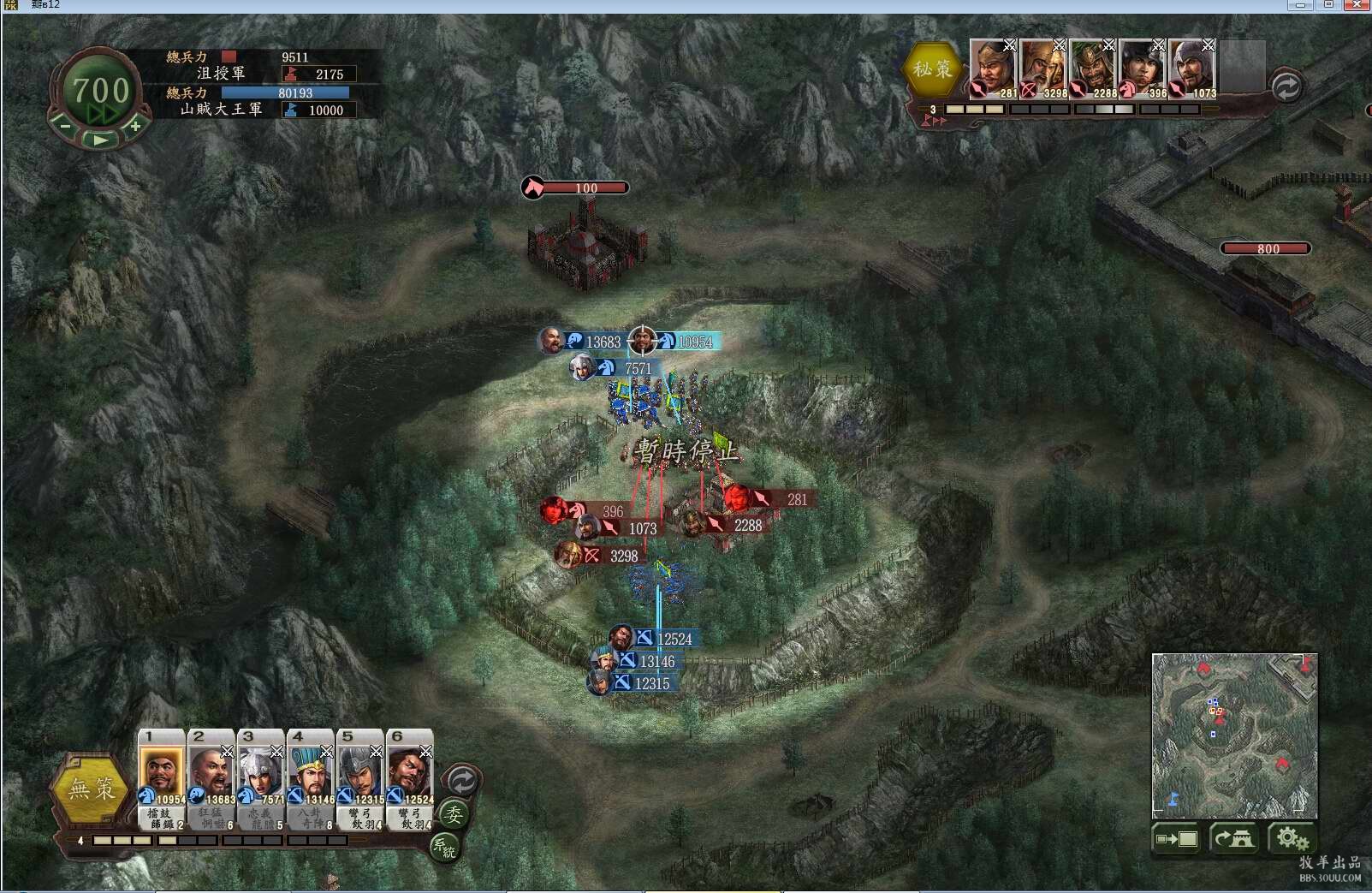Click the 委 delegate button
Image resolution: width=1372 pixels, height=893 pixels.
click(x=454, y=814)
